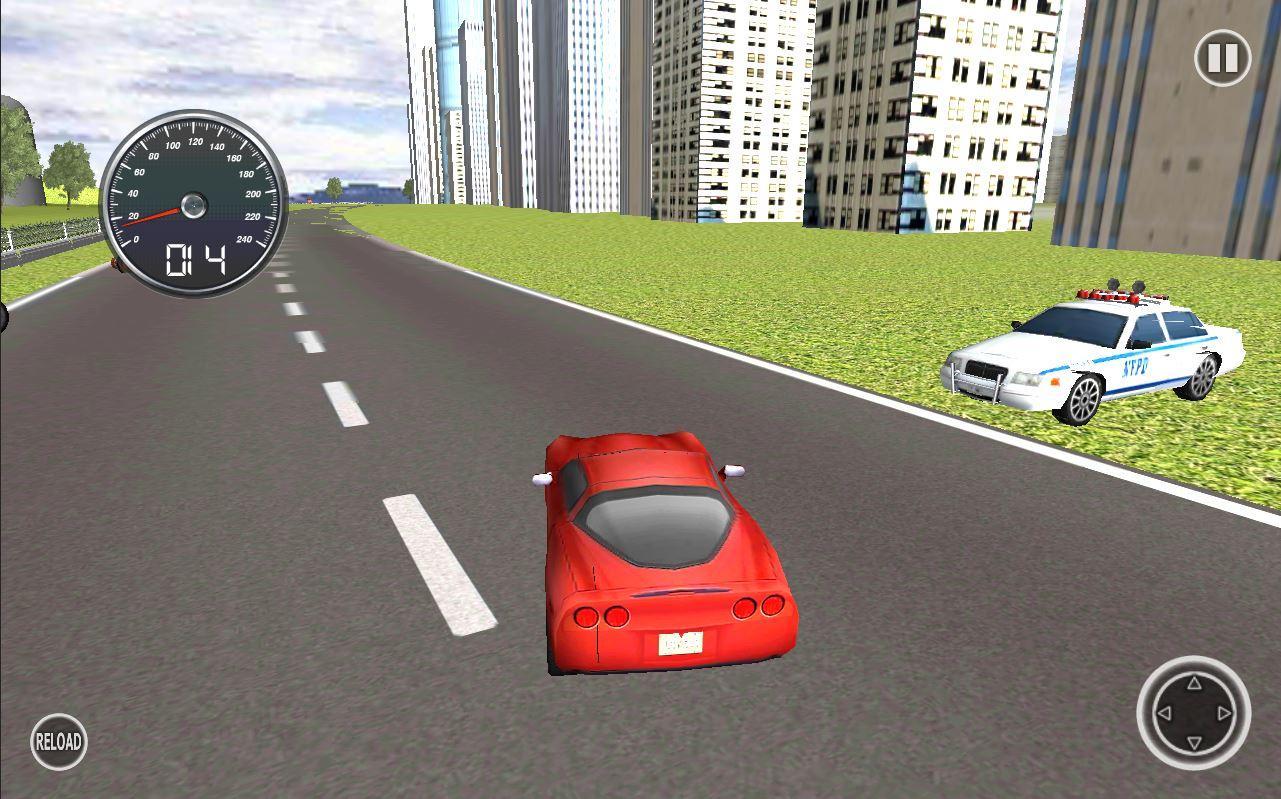Tap the 240 mark on the speedometer
This screenshot has height=799, width=1281.
[x=242, y=237]
